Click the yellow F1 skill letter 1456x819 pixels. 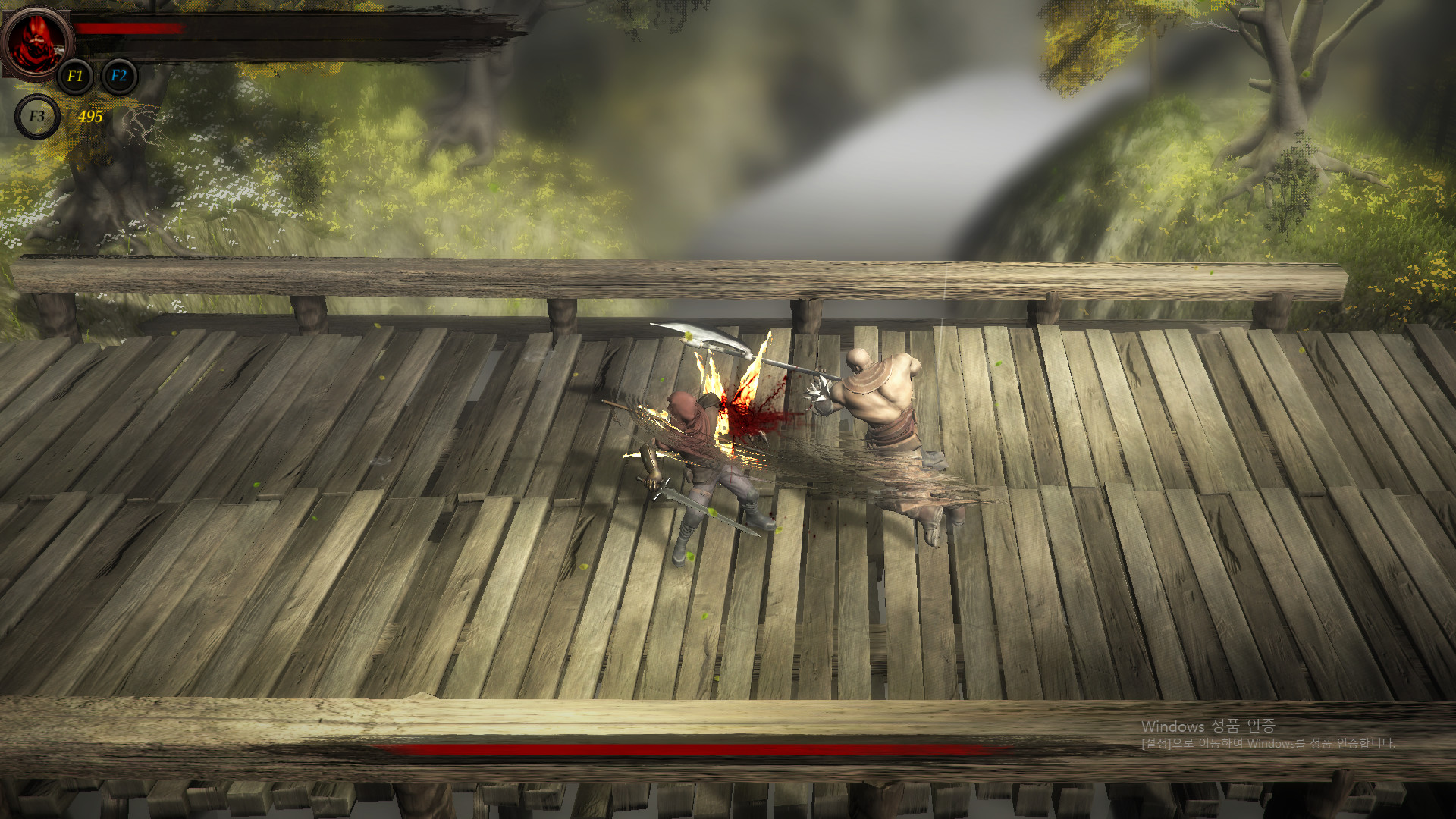click(74, 76)
